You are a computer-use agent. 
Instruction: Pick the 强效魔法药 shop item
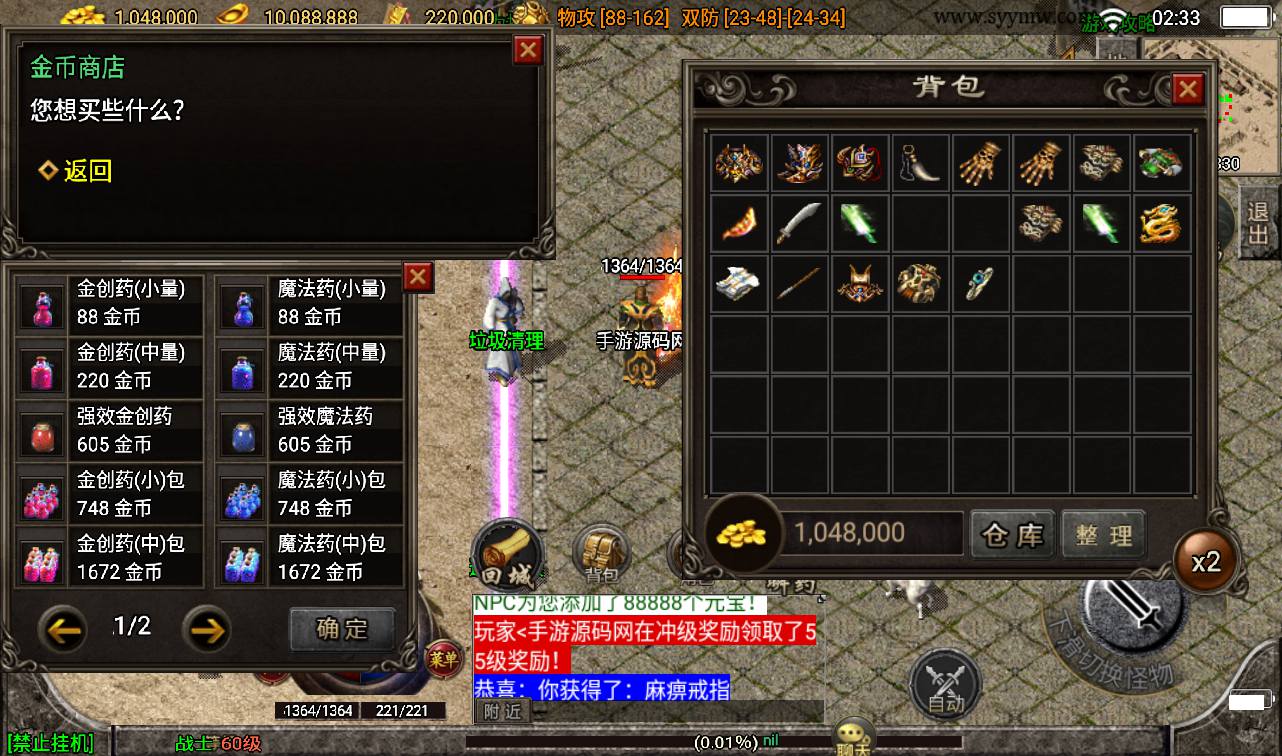pyautogui.click(x=310, y=430)
